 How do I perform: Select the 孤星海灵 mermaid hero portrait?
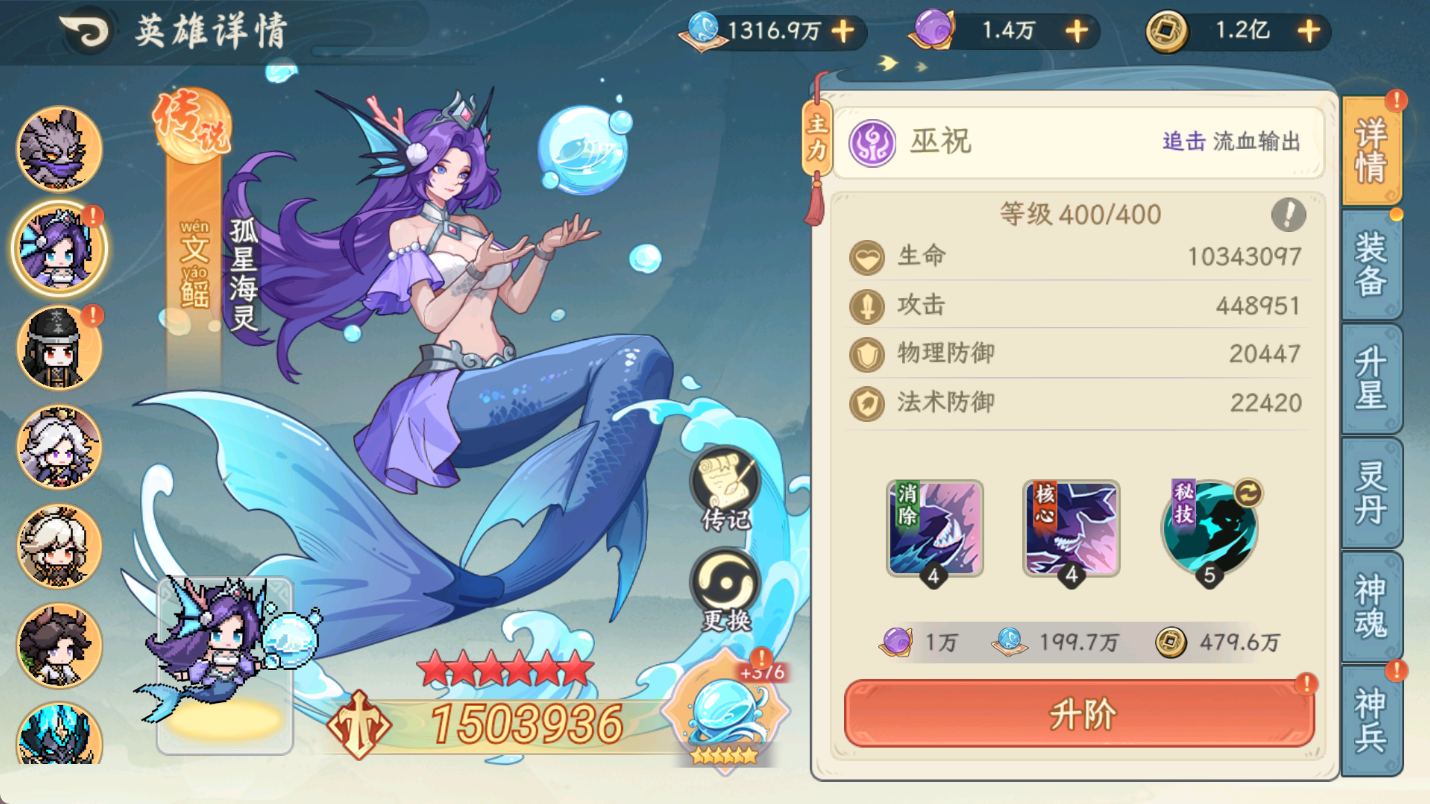pyautogui.click(x=58, y=248)
